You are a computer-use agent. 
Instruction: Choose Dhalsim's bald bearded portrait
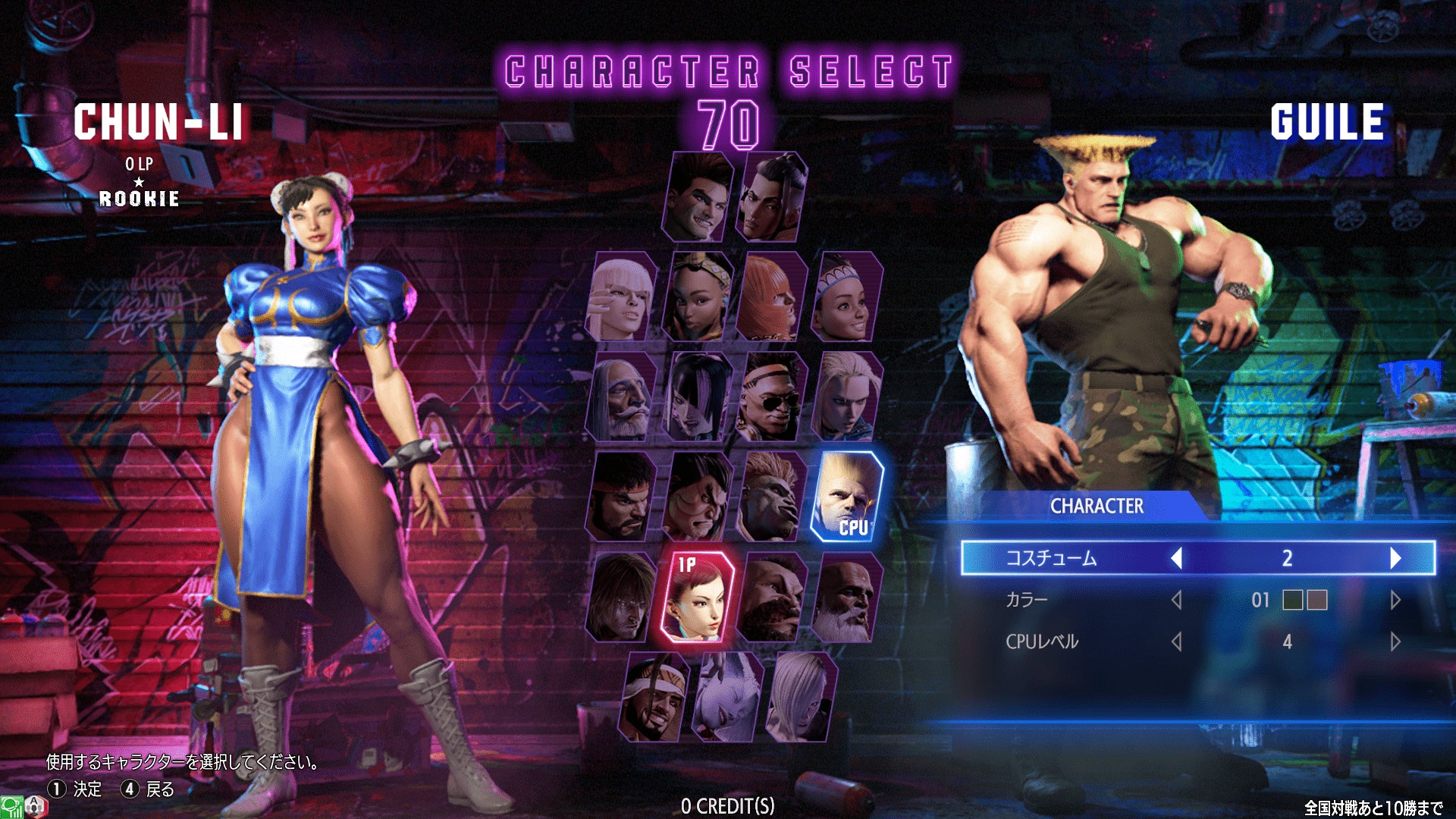tap(846, 597)
